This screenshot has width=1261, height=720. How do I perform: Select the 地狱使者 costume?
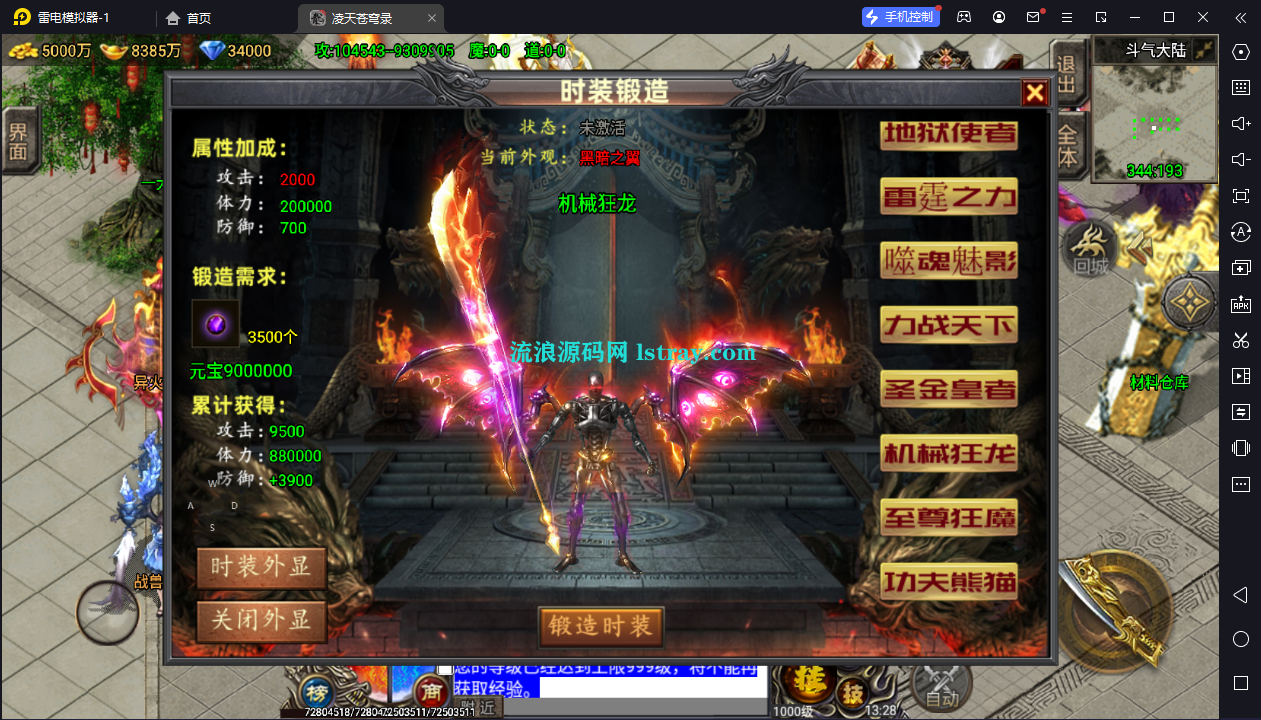pyautogui.click(x=948, y=135)
